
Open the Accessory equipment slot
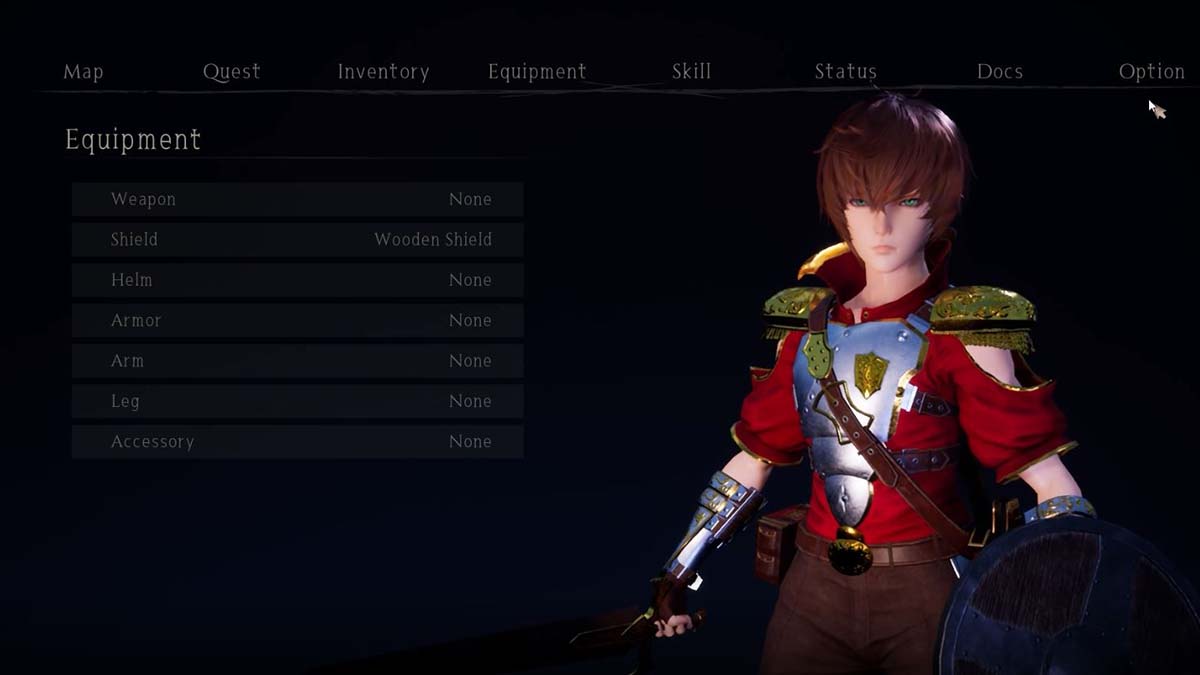click(297, 442)
